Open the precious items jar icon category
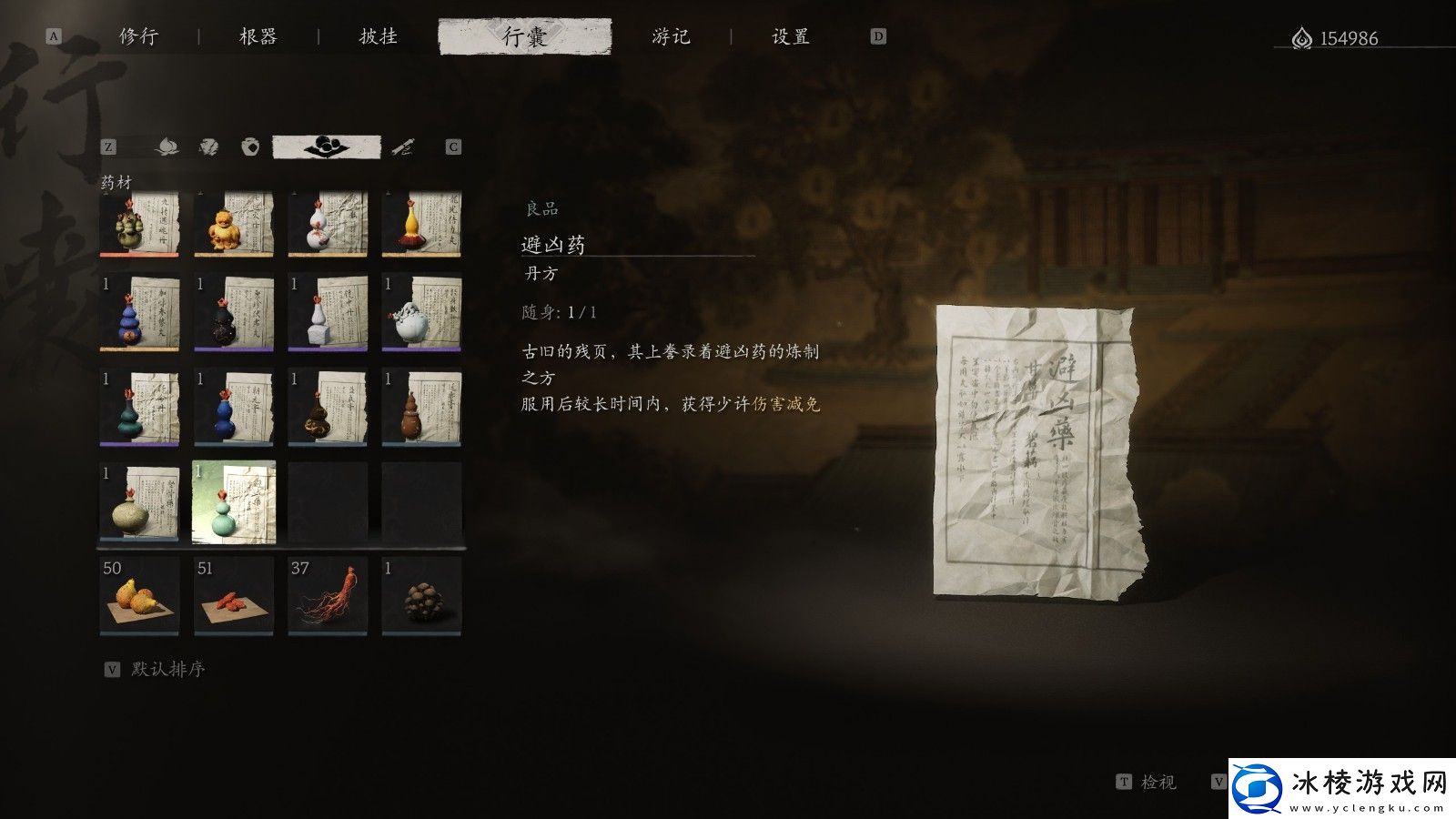This screenshot has width=1456, height=819. [x=251, y=147]
